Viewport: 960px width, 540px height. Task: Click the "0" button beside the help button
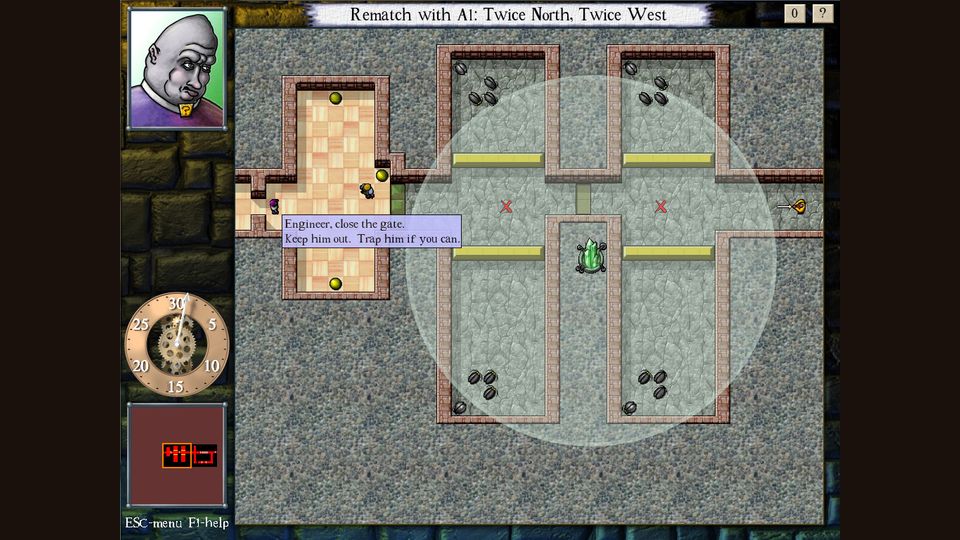click(x=795, y=14)
